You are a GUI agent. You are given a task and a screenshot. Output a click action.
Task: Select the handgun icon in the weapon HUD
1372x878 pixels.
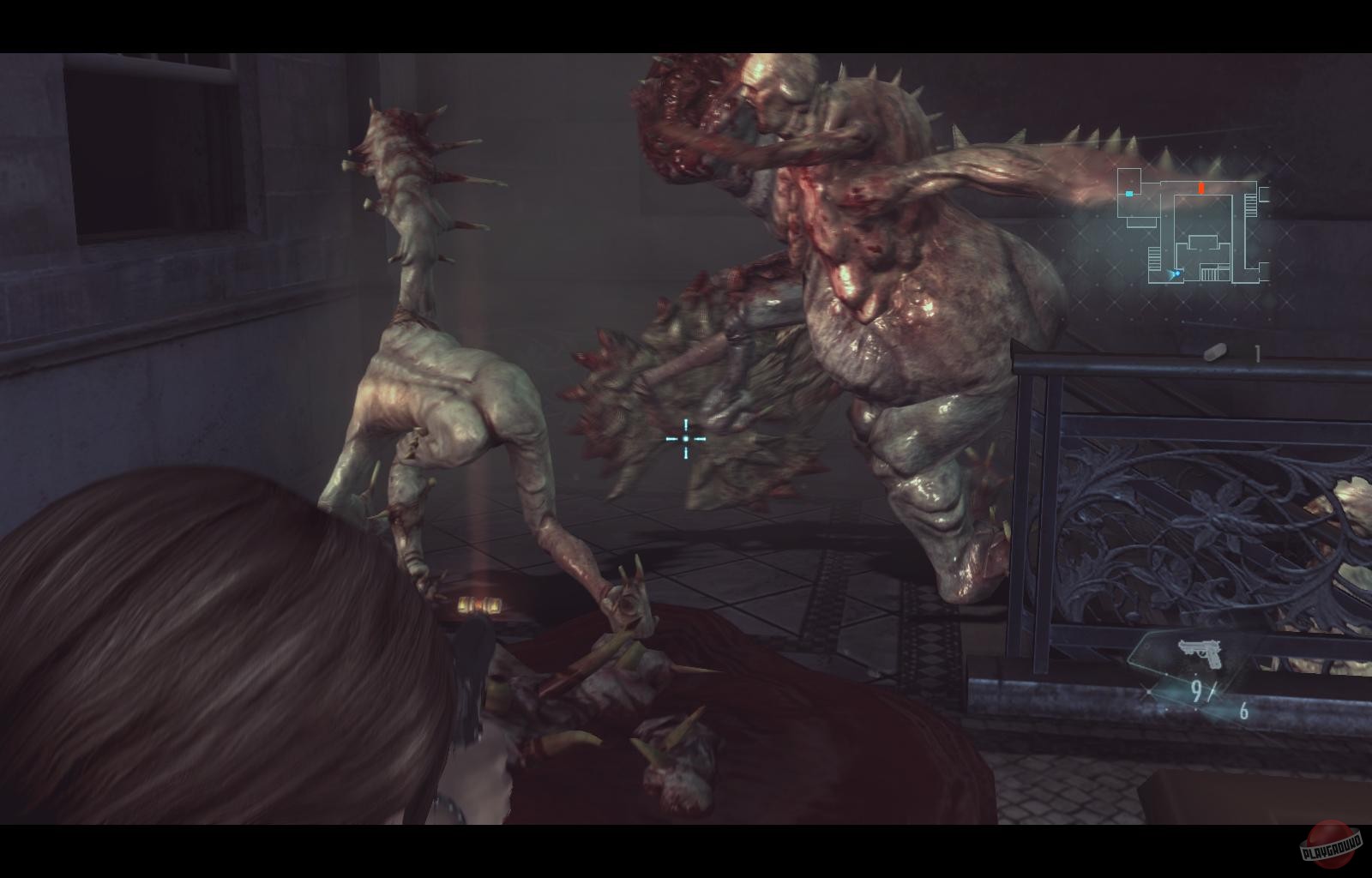point(1200,650)
